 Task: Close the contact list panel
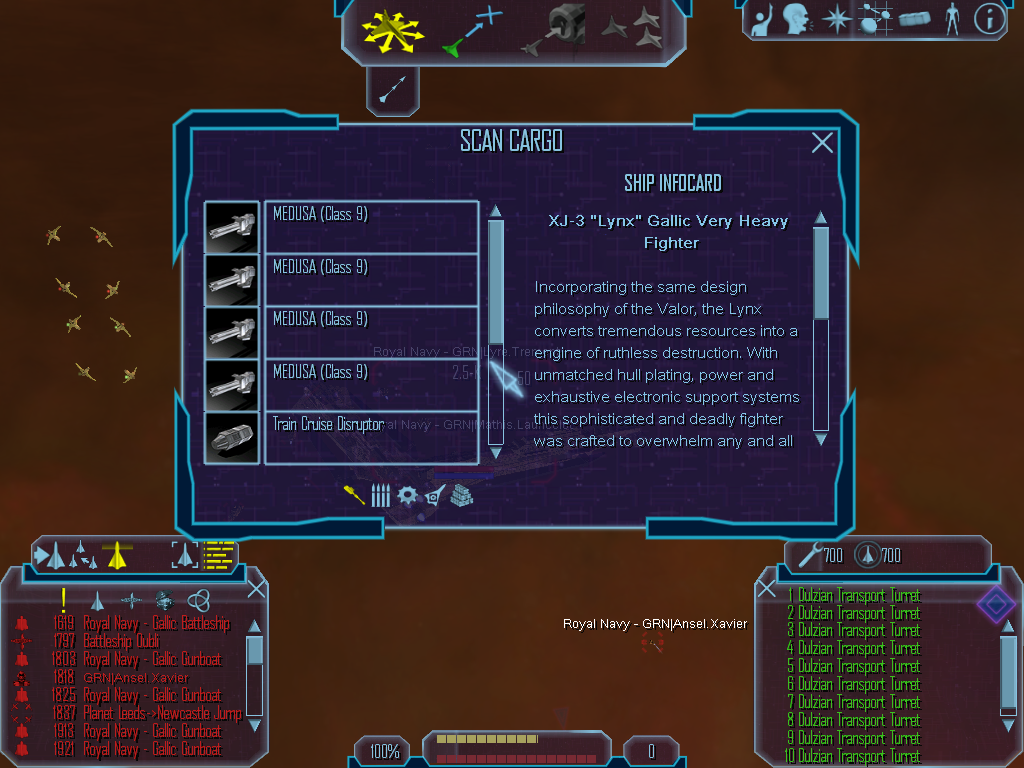click(256, 588)
